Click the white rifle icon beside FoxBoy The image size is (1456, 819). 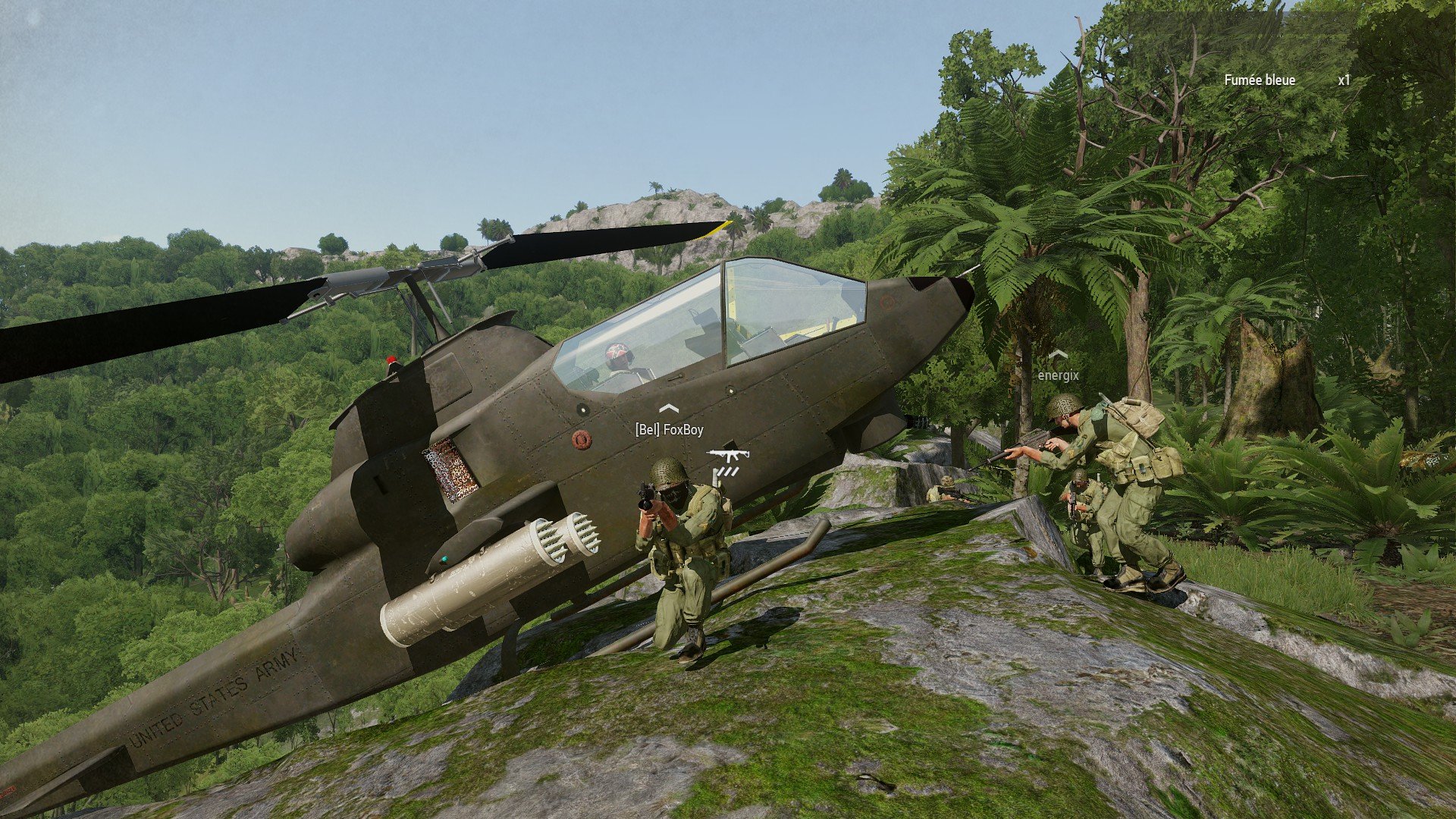728,455
